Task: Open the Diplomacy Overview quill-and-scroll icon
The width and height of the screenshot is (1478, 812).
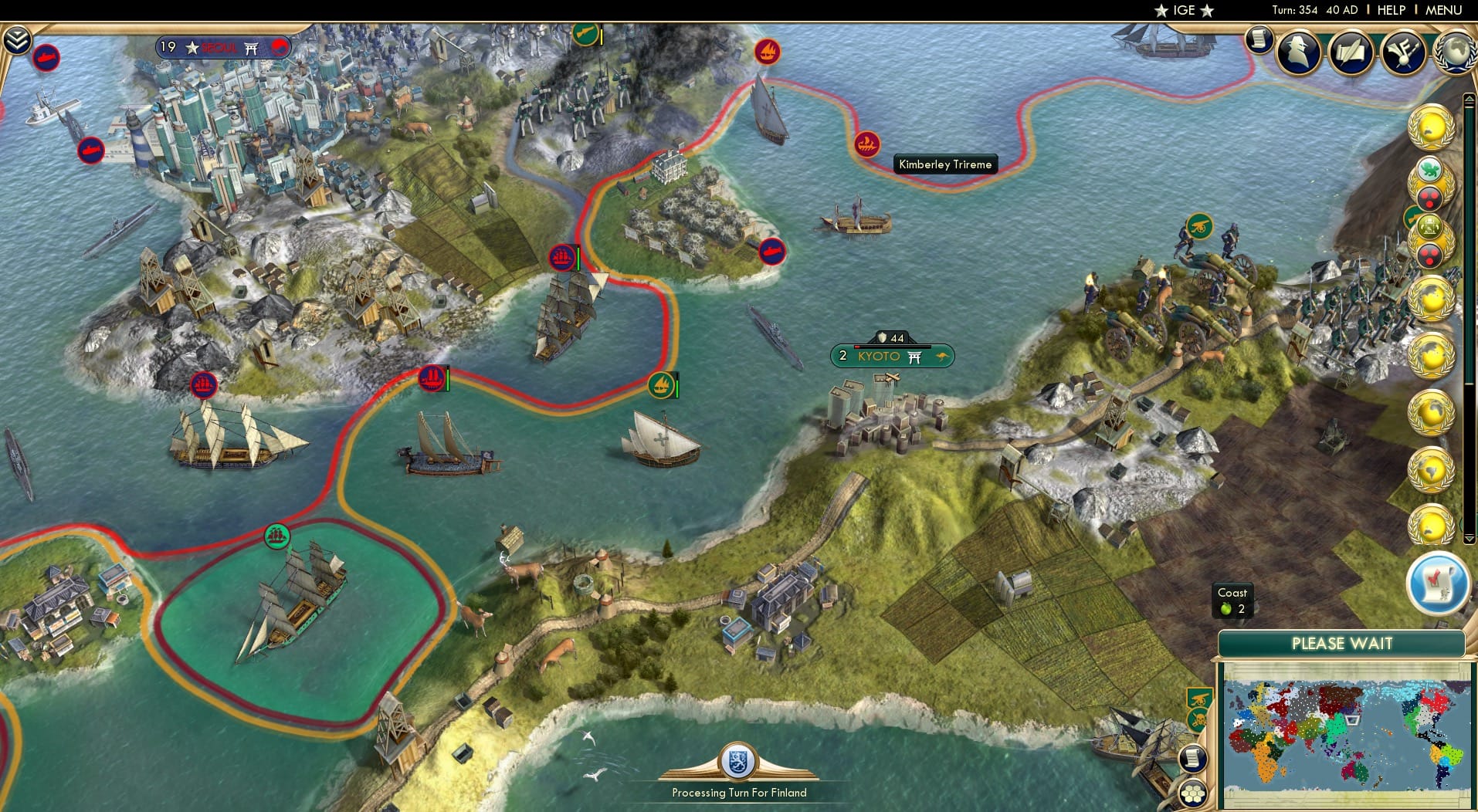Action: point(1351,52)
